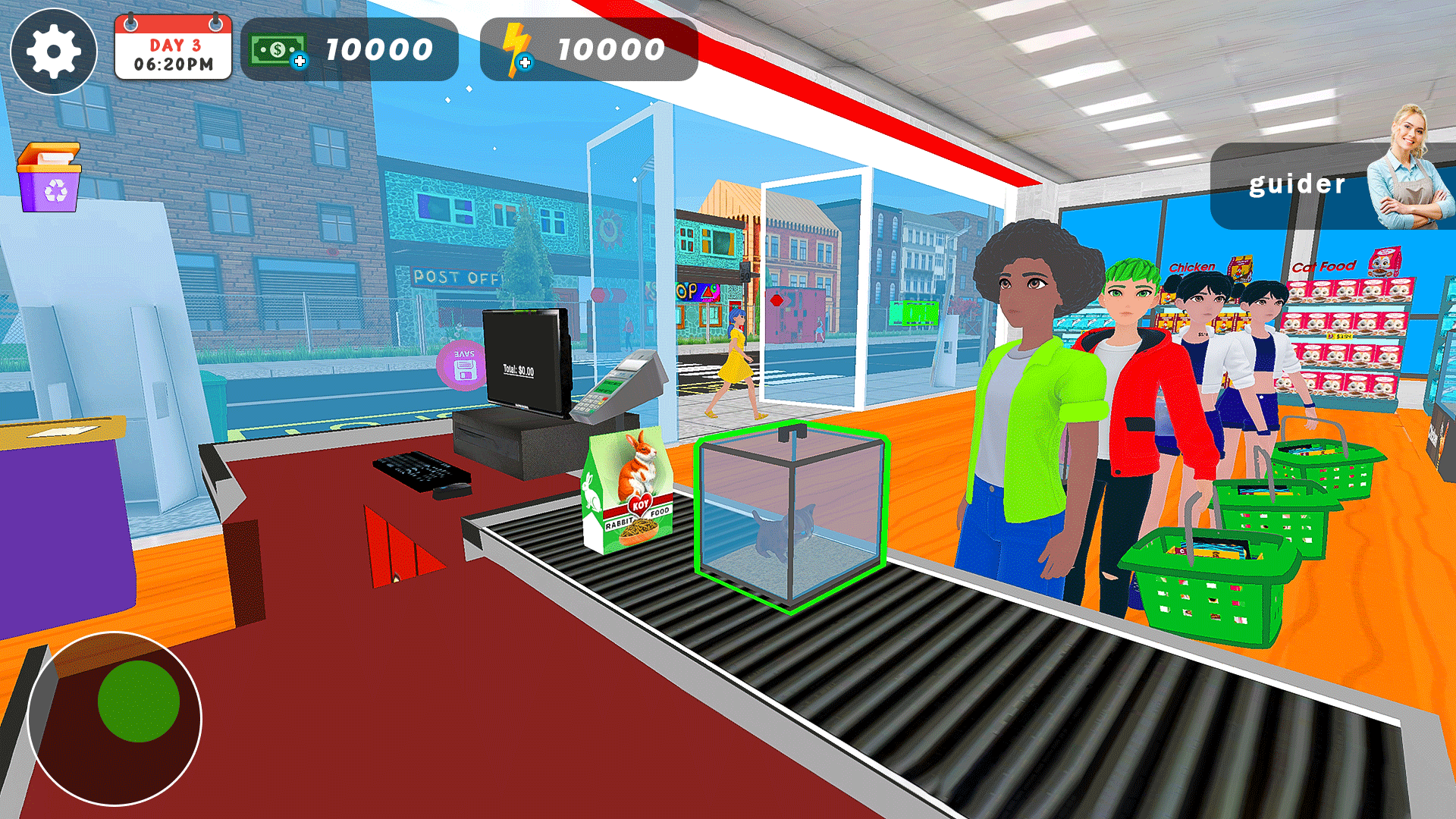1456x819 pixels.
Task: Open the Day 3 calendar display
Action: pyautogui.click(x=173, y=50)
